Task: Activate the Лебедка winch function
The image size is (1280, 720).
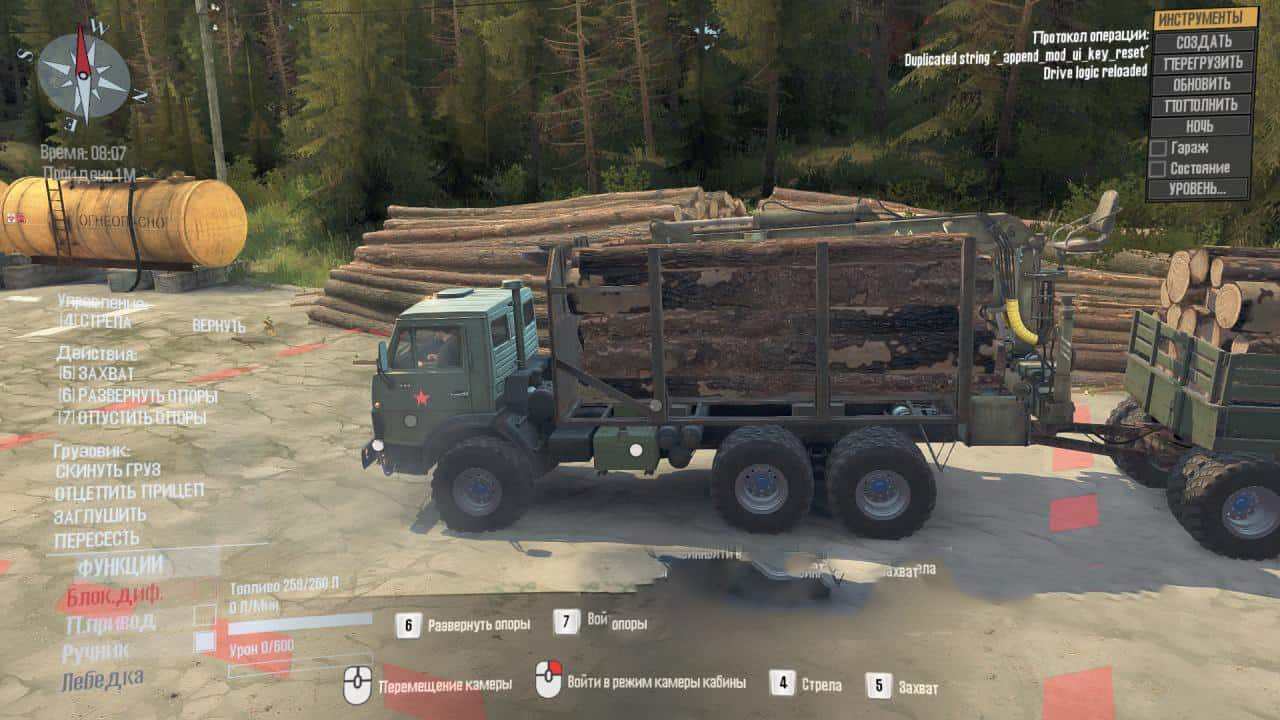Action: click(102, 680)
